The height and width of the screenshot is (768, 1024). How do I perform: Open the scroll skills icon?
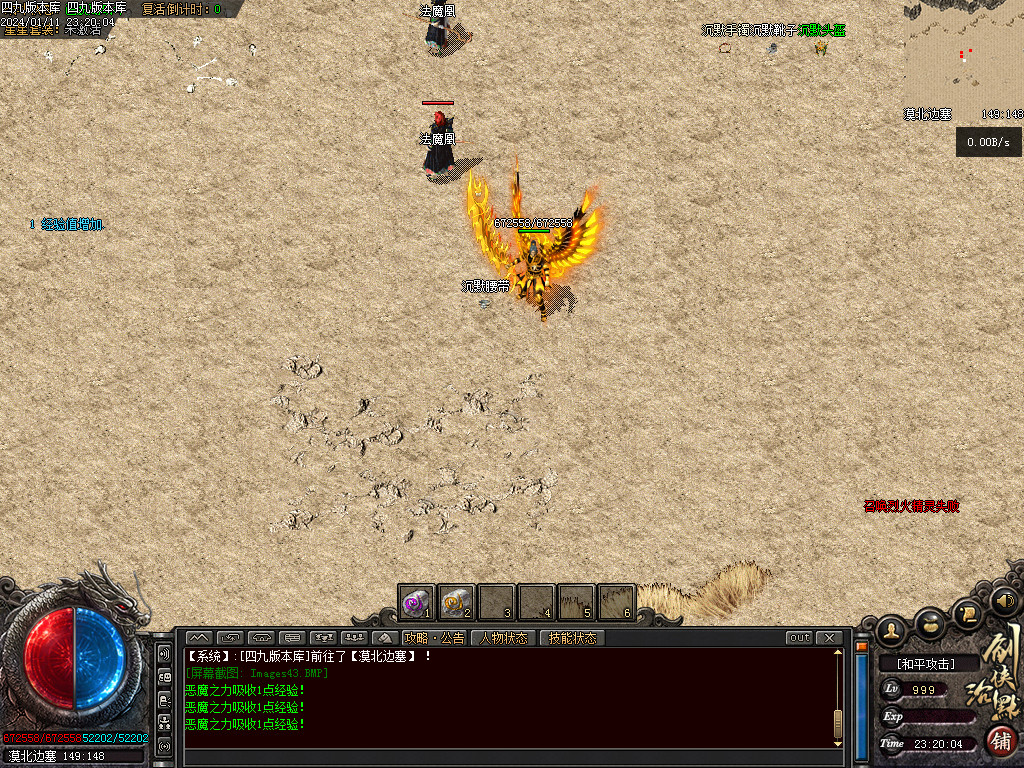pos(968,613)
